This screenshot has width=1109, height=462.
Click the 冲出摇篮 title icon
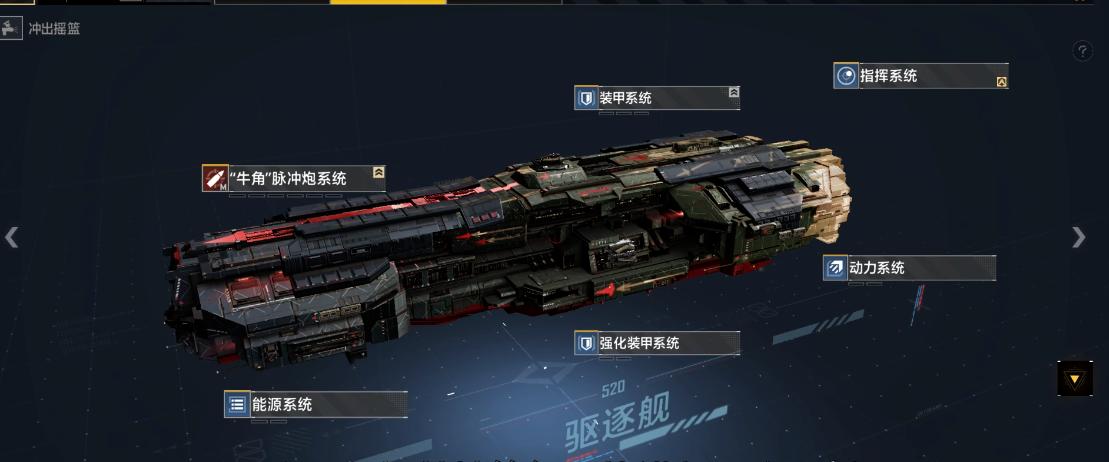pos(12,29)
